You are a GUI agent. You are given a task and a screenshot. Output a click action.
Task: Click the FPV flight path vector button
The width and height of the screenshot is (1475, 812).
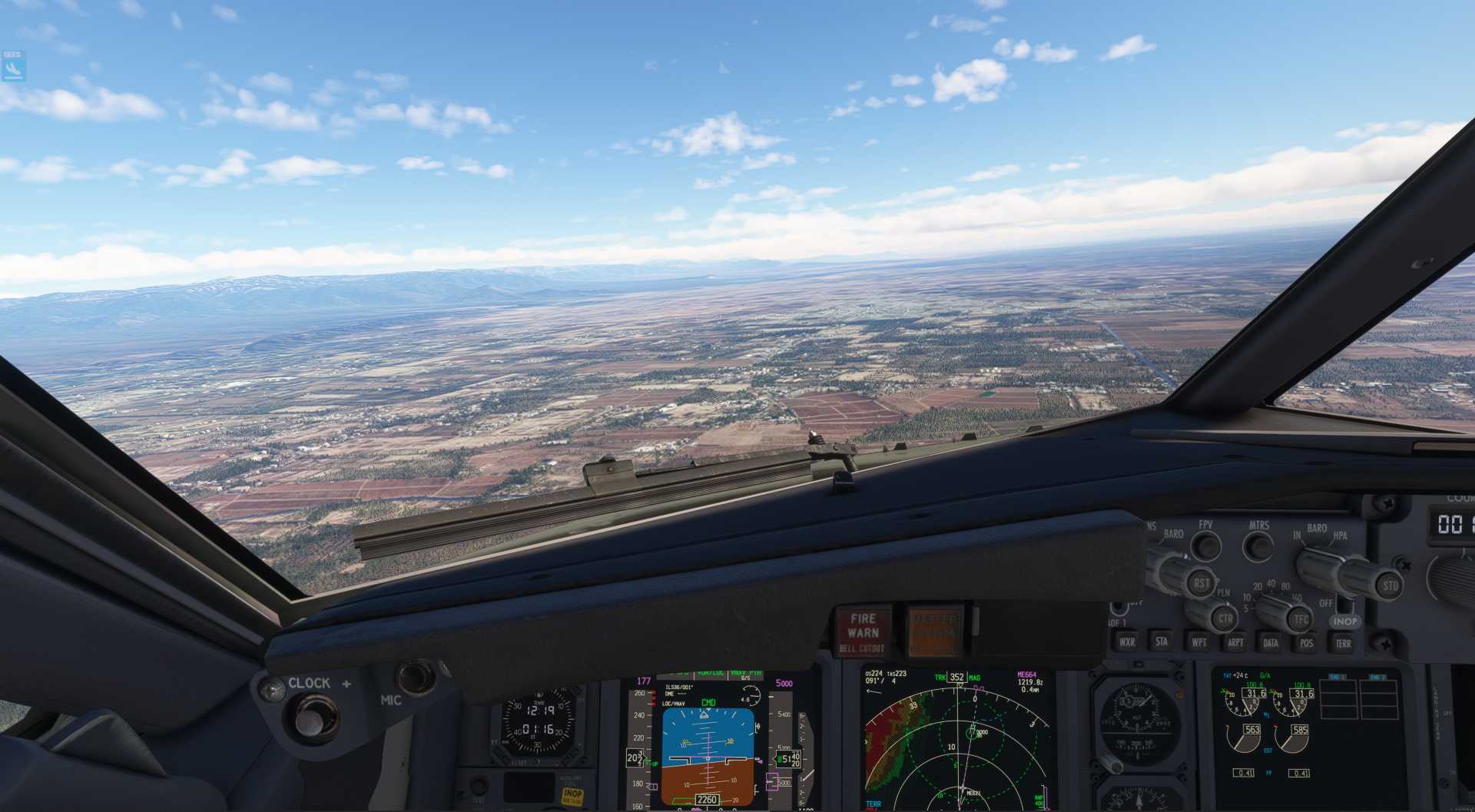[1206, 545]
